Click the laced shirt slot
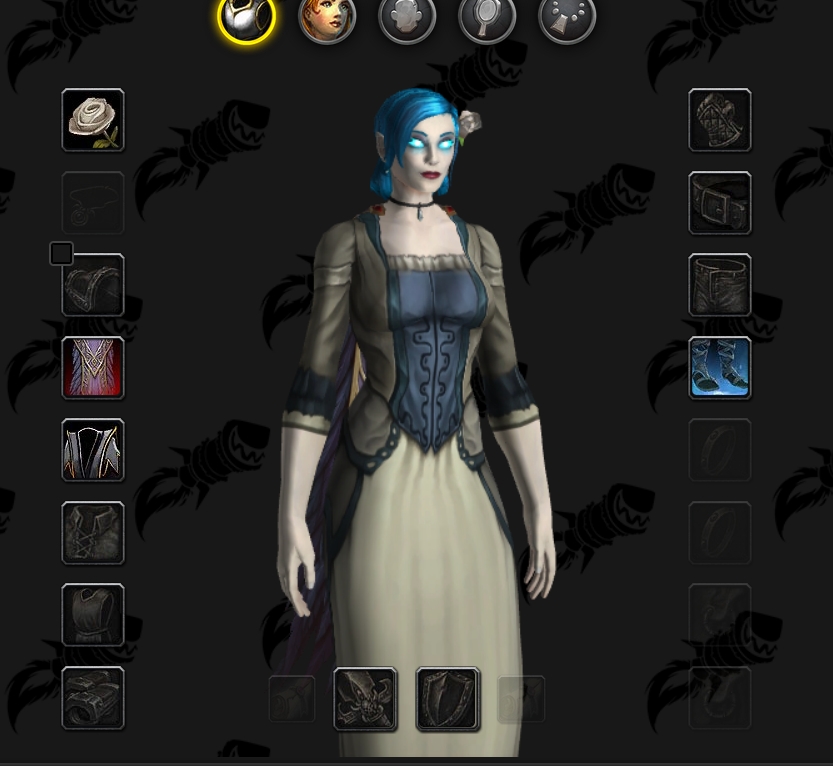 pos(93,533)
